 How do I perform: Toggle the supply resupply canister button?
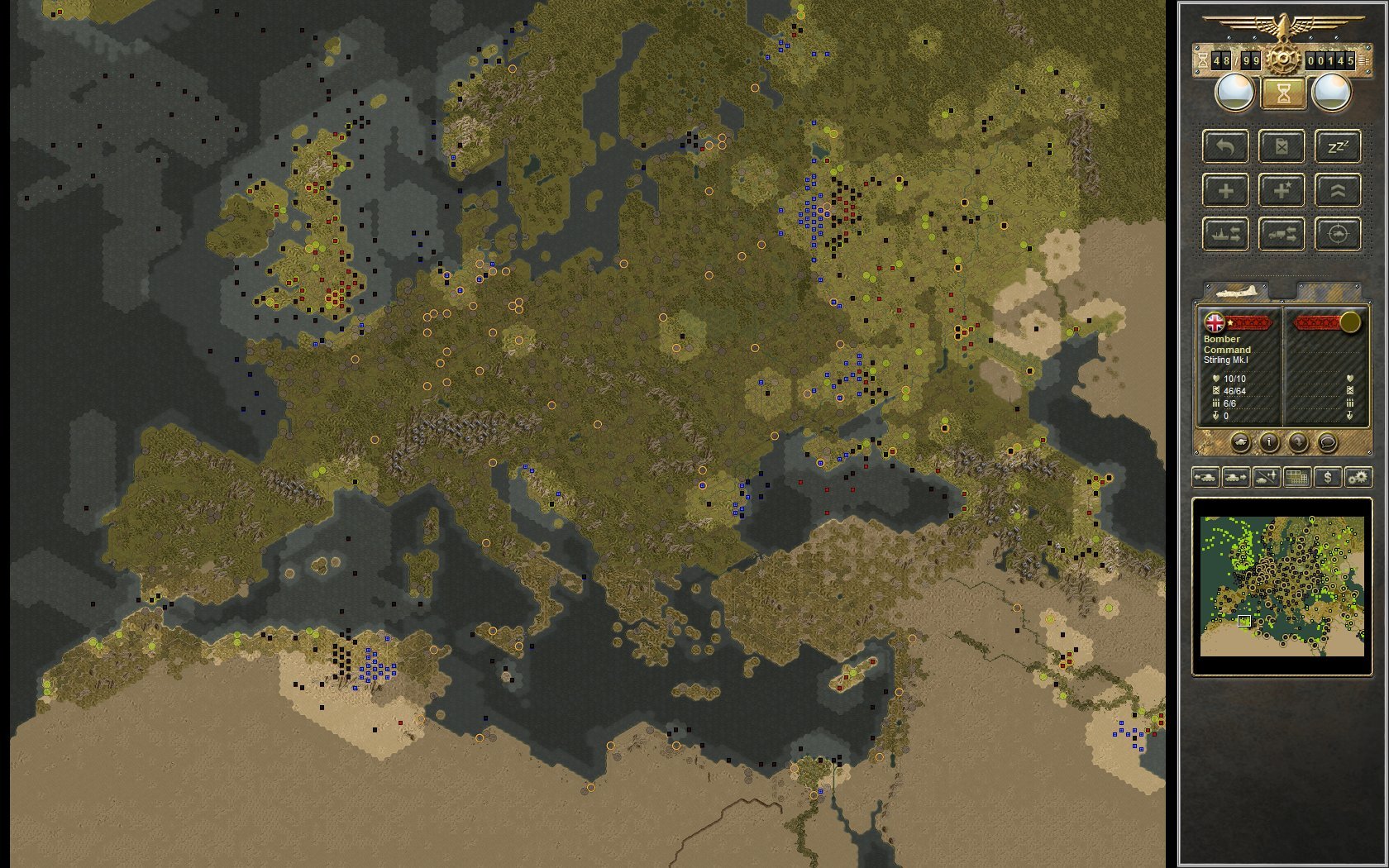click(x=1282, y=147)
